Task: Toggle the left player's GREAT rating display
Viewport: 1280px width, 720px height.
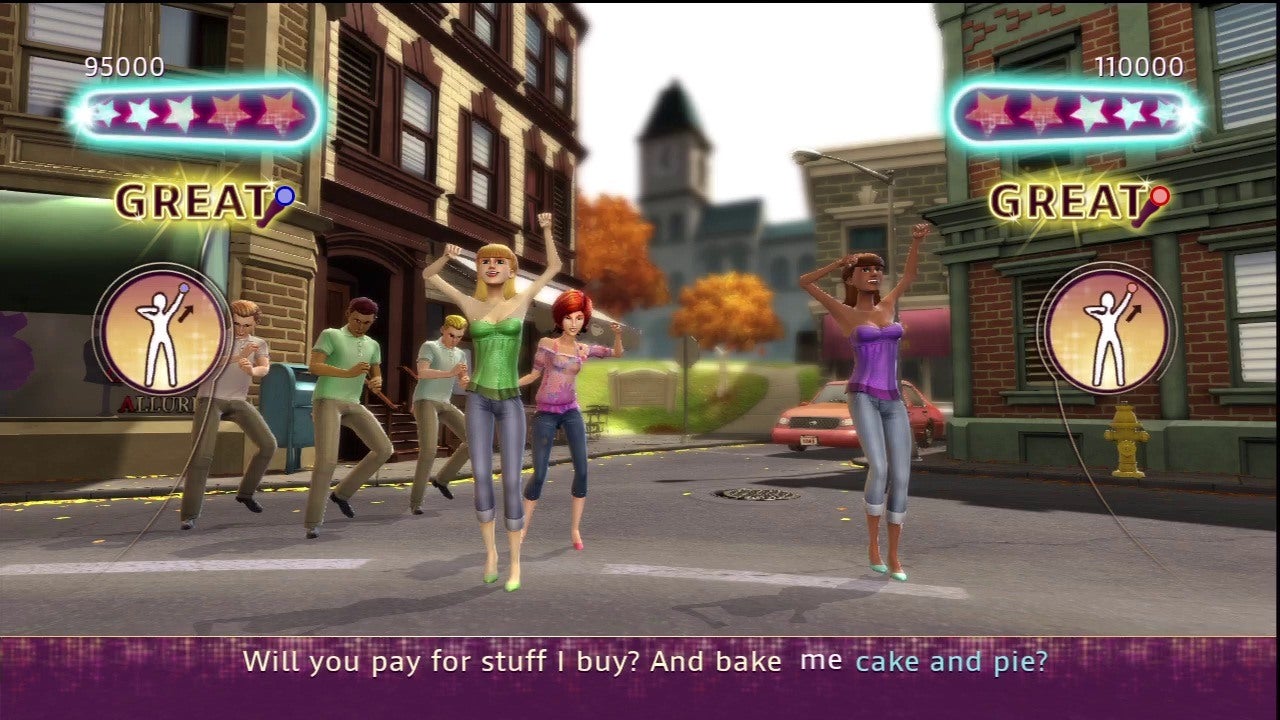Action: pyautogui.click(x=193, y=203)
